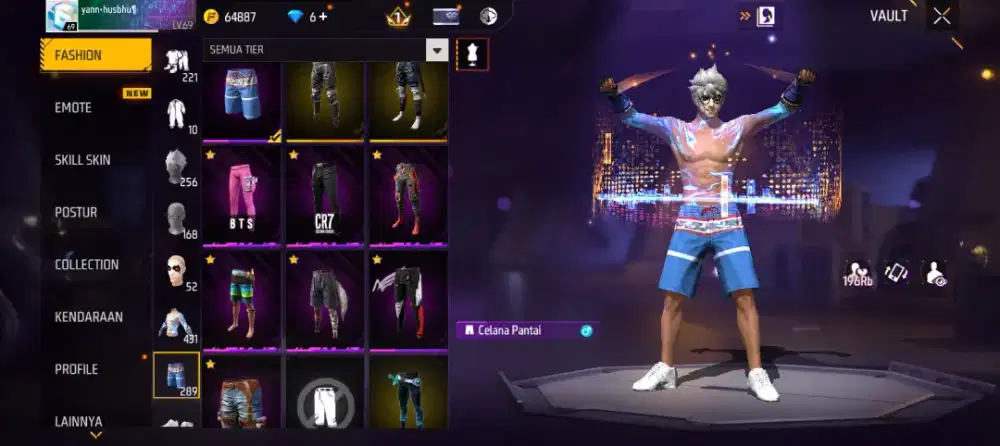The width and height of the screenshot is (1000, 446).
Task: Open the Skill Skin section
Action: coord(83,160)
